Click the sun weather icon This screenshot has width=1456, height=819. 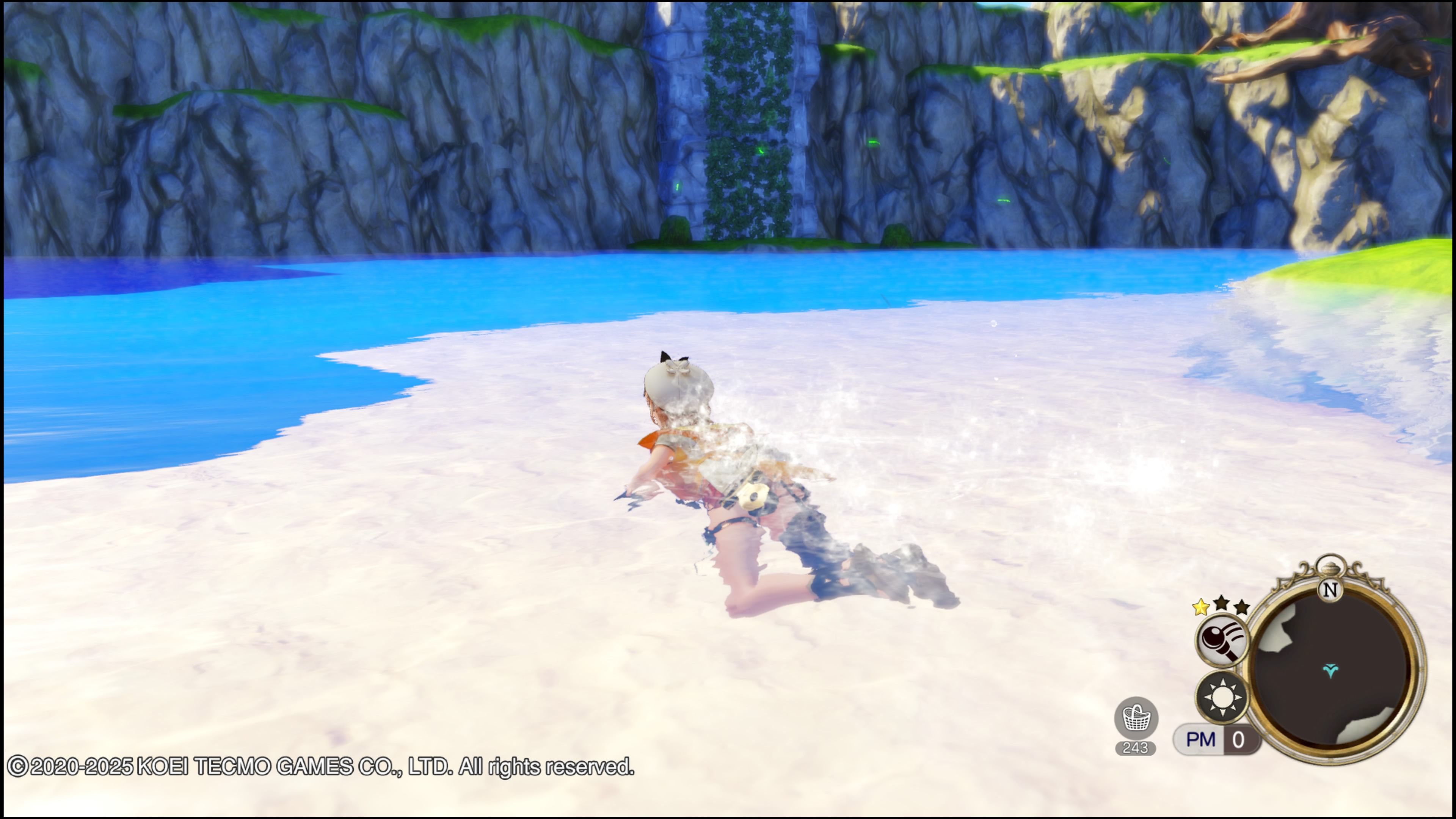point(1222,697)
